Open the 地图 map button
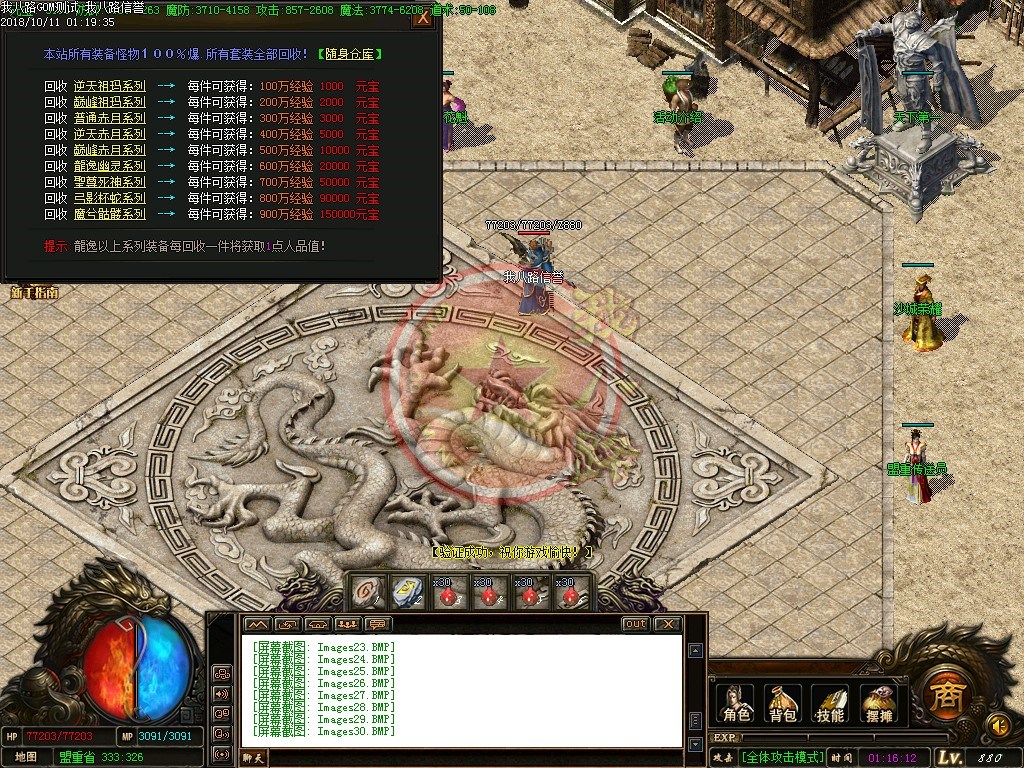 (26, 756)
